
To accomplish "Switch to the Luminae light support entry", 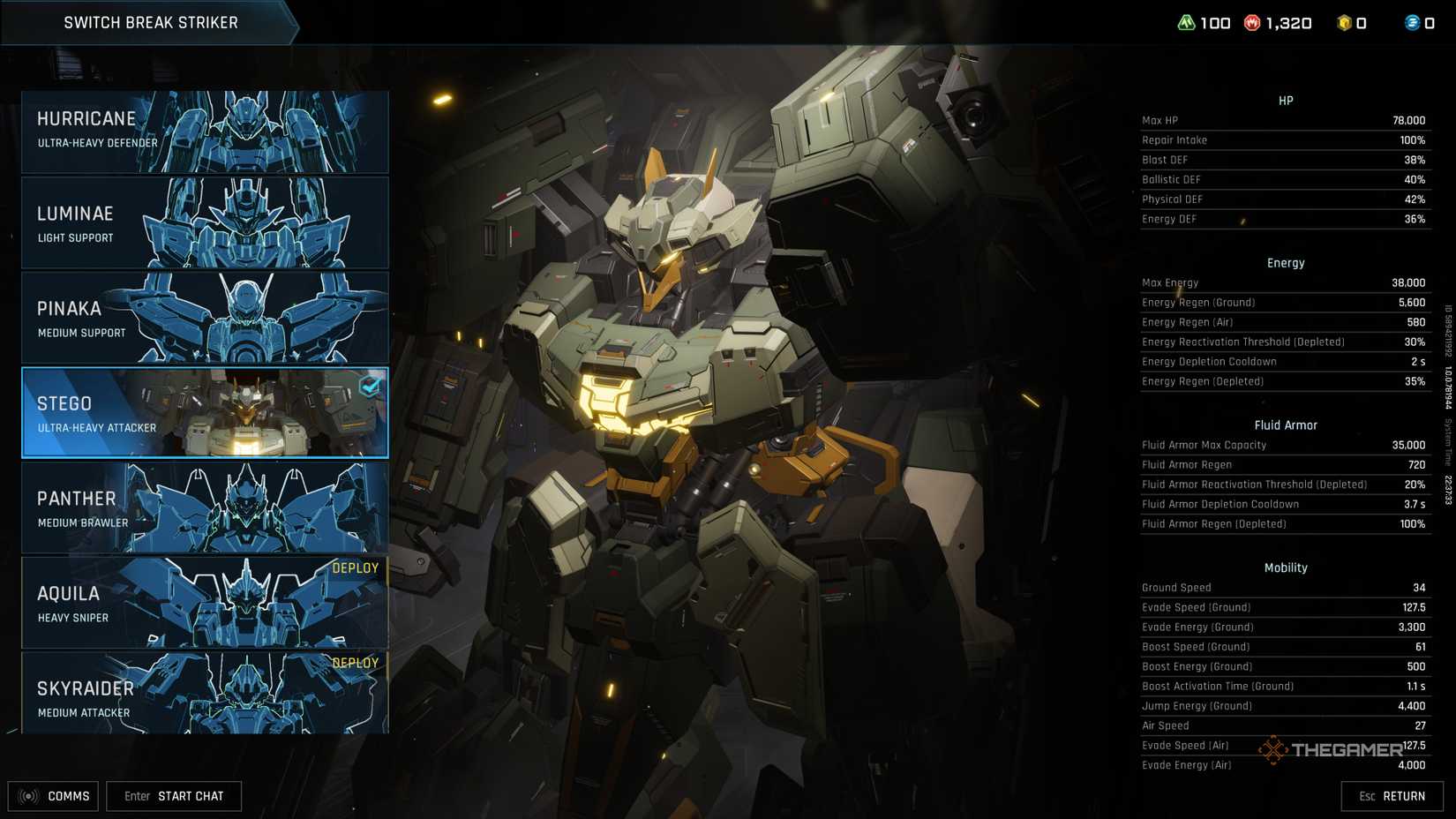I will pyautogui.click(x=203, y=222).
